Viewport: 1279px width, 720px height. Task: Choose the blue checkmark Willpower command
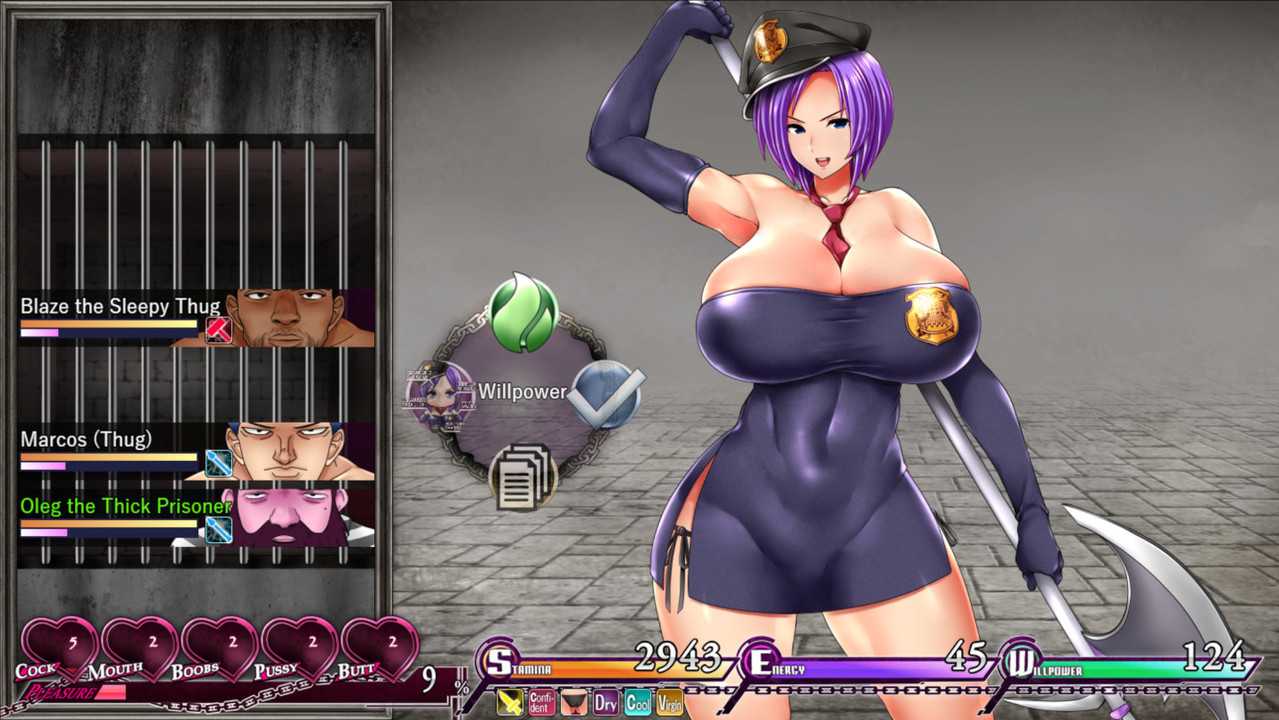tap(606, 395)
